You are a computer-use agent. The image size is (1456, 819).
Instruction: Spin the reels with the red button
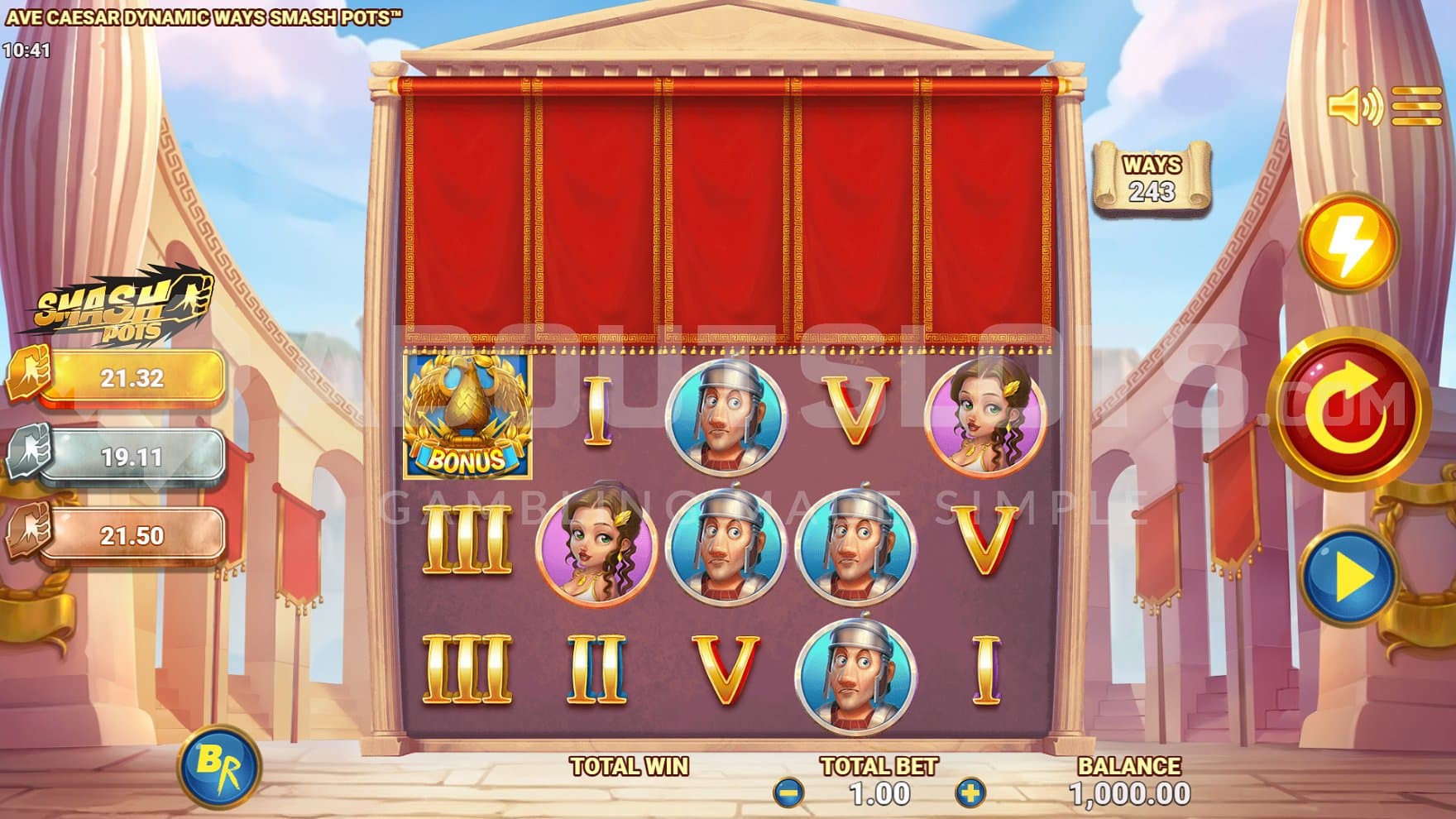[1348, 408]
